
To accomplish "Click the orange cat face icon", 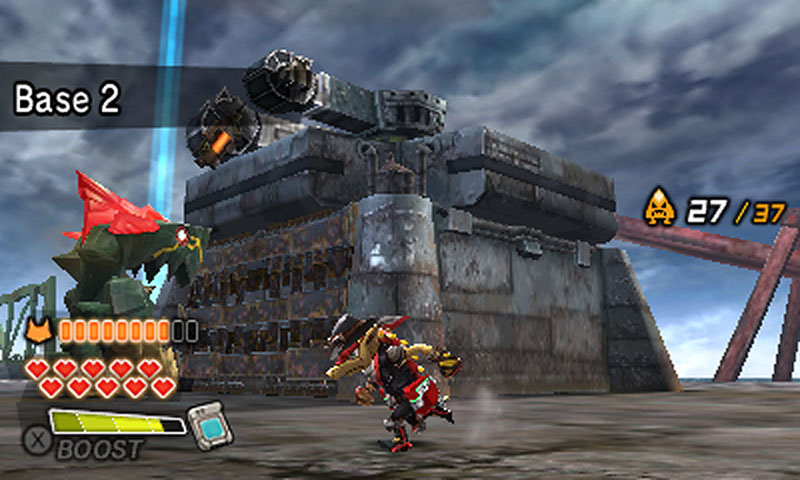I will click(40, 330).
